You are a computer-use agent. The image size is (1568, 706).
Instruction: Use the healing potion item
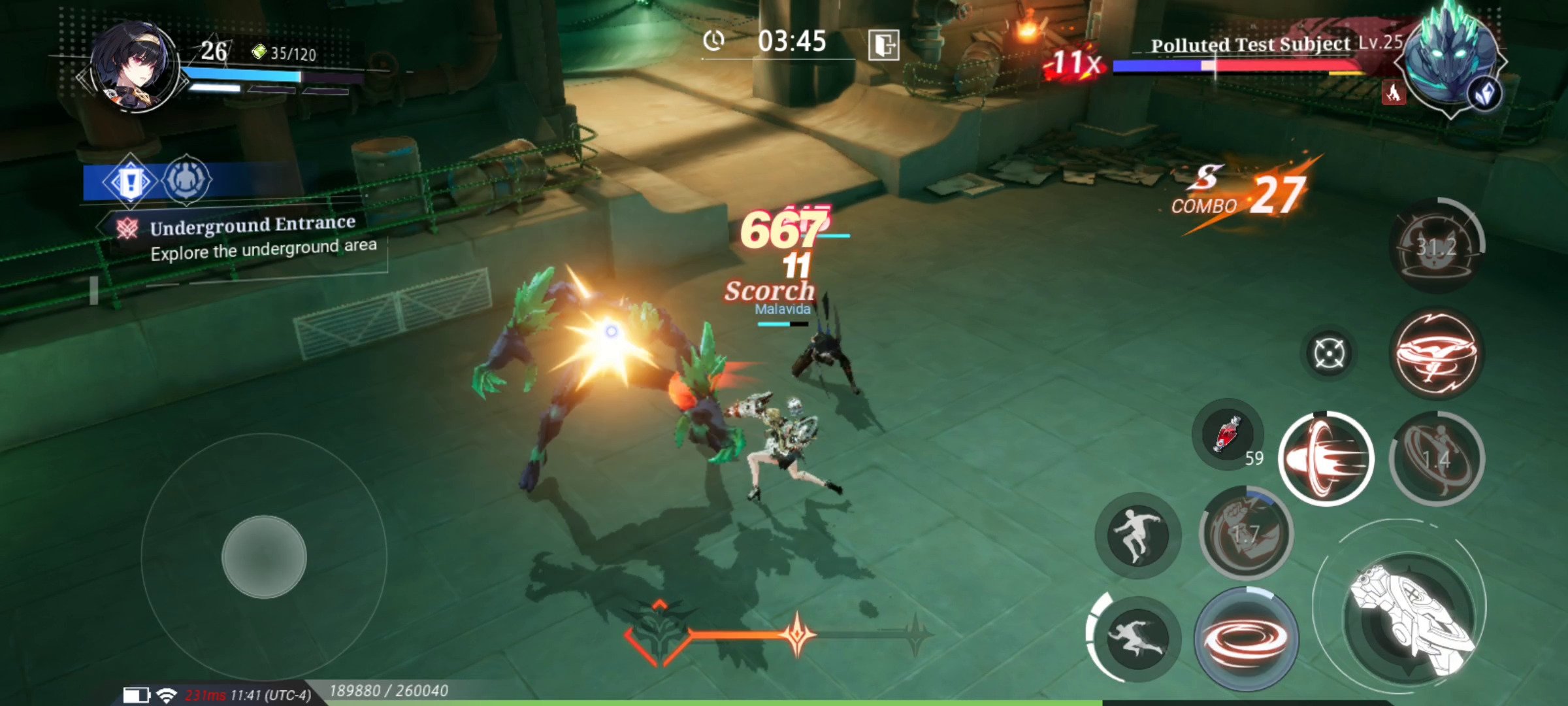click(x=1228, y=435)
